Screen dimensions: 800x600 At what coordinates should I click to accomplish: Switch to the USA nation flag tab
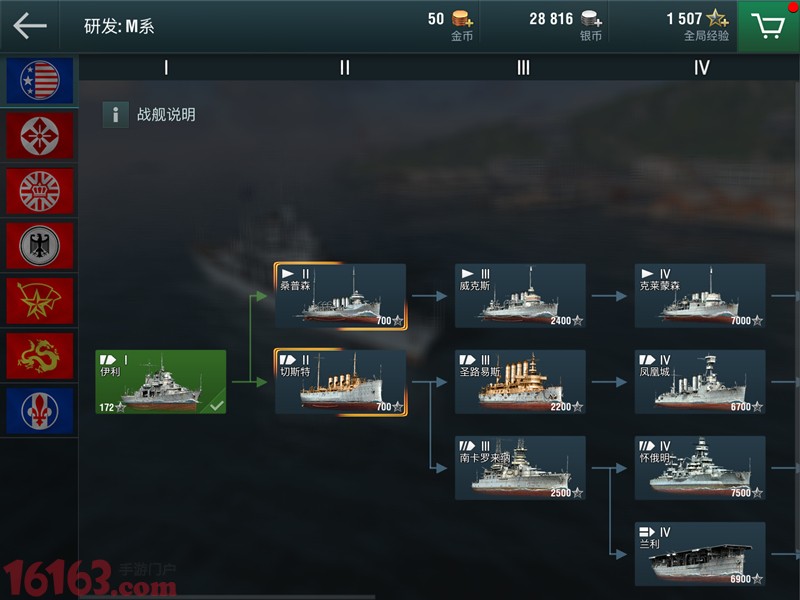[40, 81]
